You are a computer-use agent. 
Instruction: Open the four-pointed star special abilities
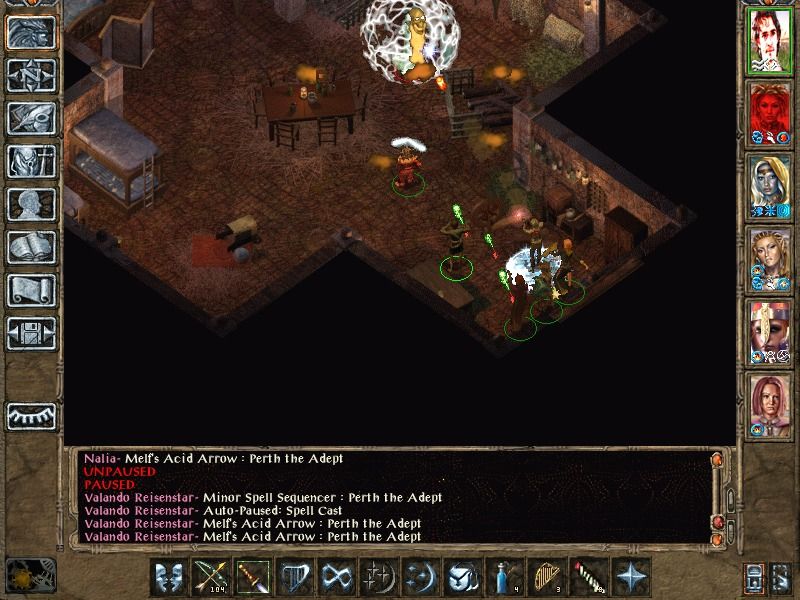(630, 577)
